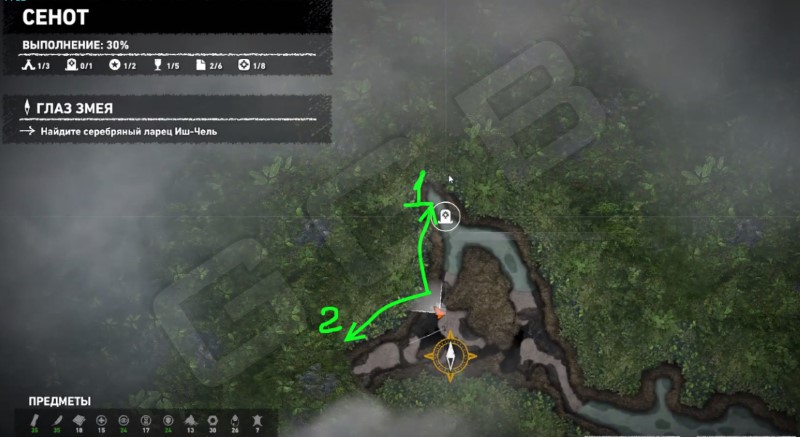Choose the star icon counter showing 1/2
Screen dimensions: 800x437
tap(123, 66)
